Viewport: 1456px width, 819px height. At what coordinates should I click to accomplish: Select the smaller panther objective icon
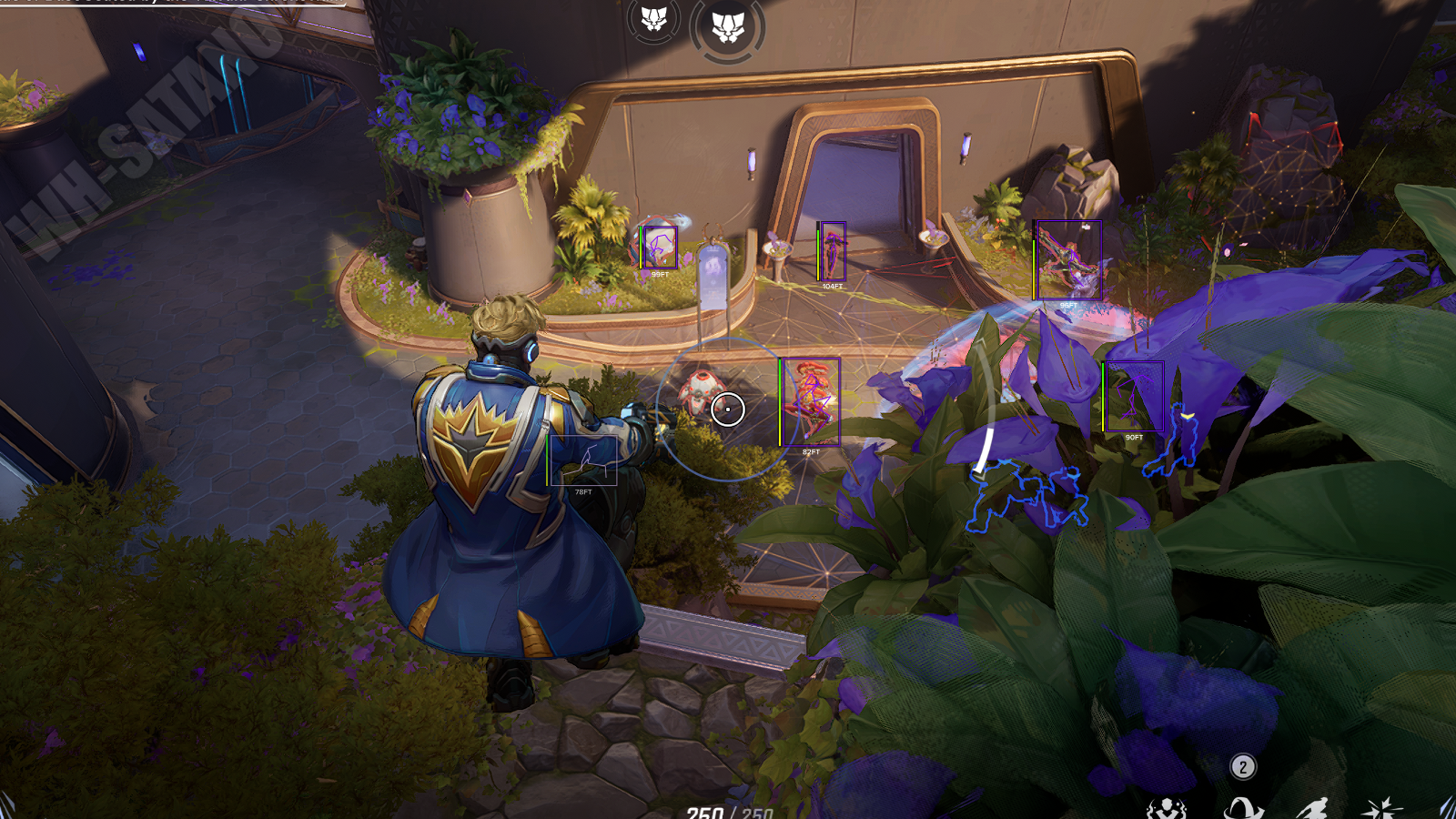[654, 19]
